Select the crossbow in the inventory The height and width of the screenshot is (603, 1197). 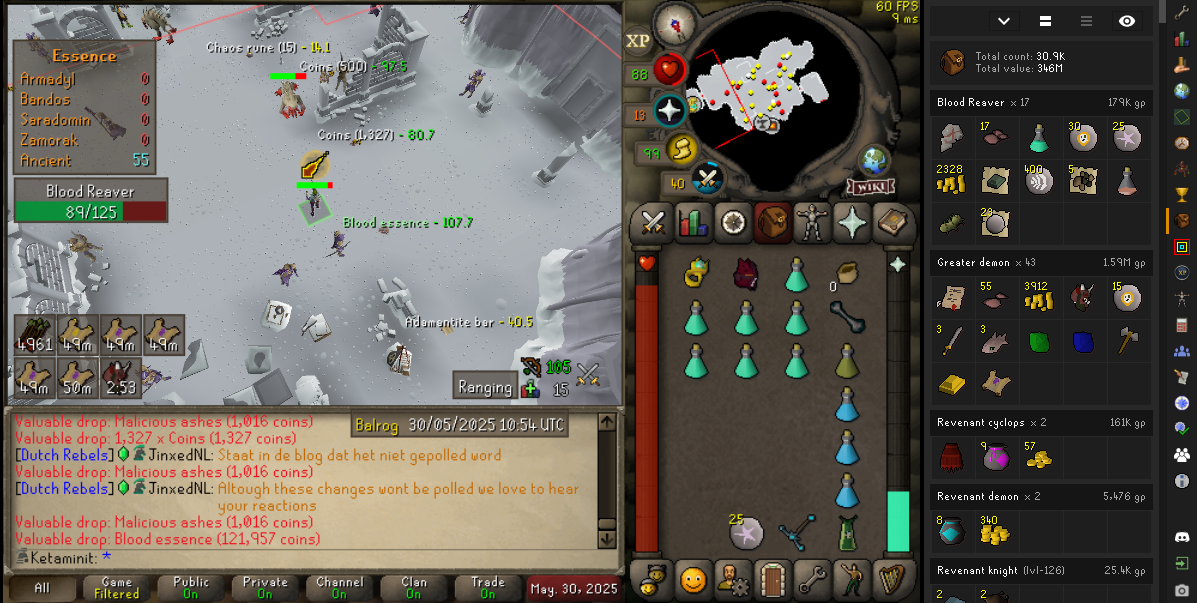tap(797, 531)
